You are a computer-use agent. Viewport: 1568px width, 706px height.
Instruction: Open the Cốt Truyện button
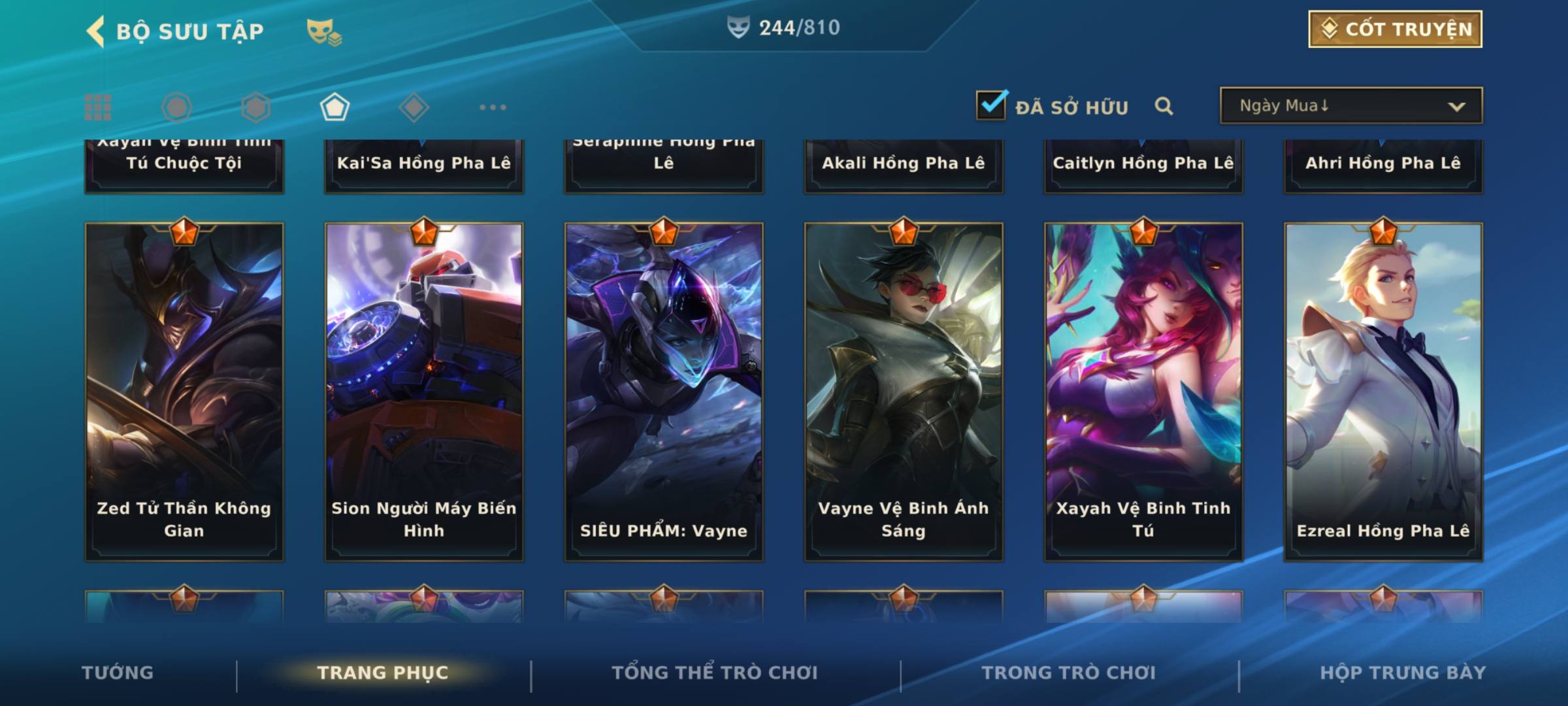click(1395, 29)
